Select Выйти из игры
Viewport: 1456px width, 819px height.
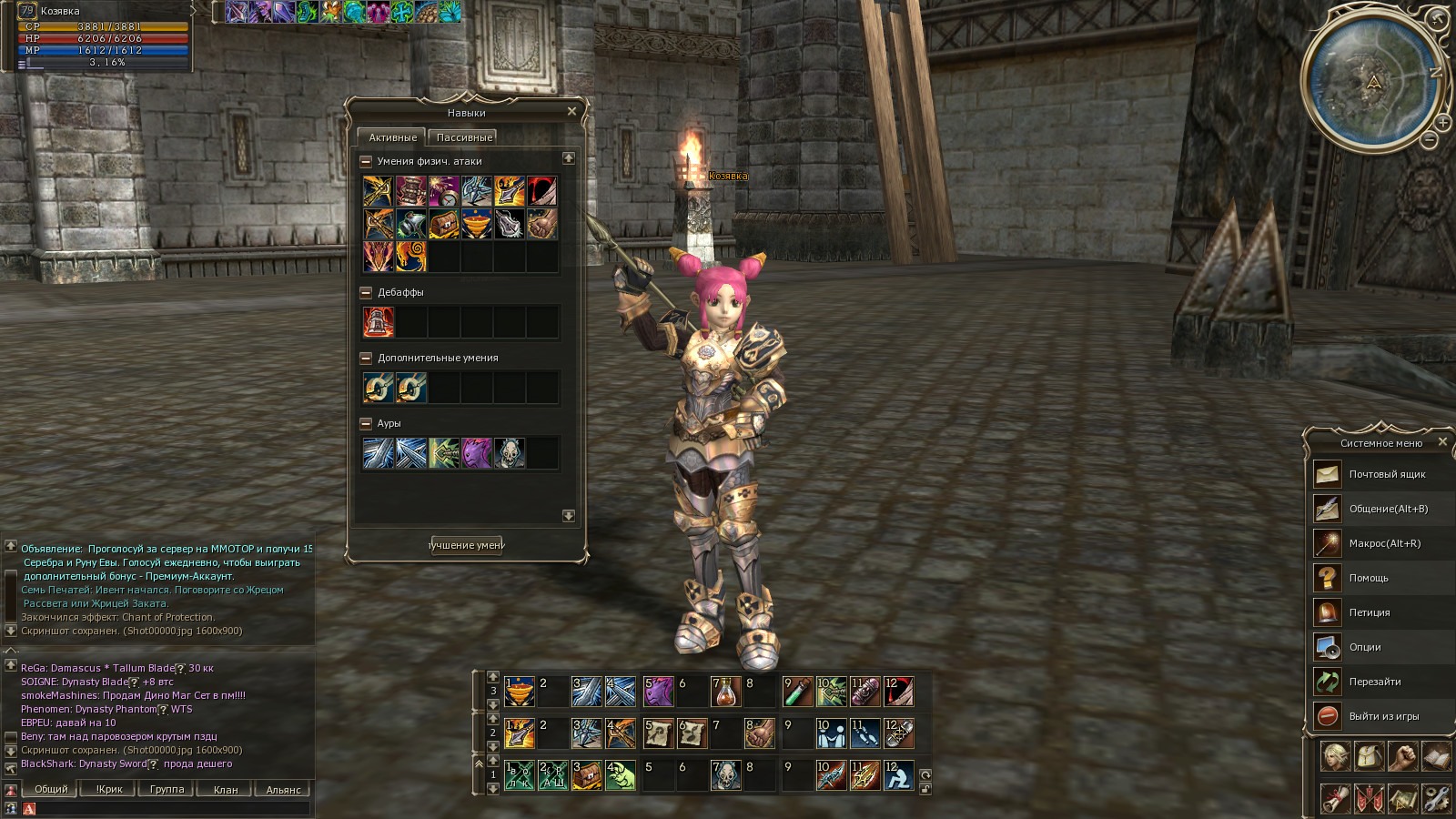tap(1383, 716)
